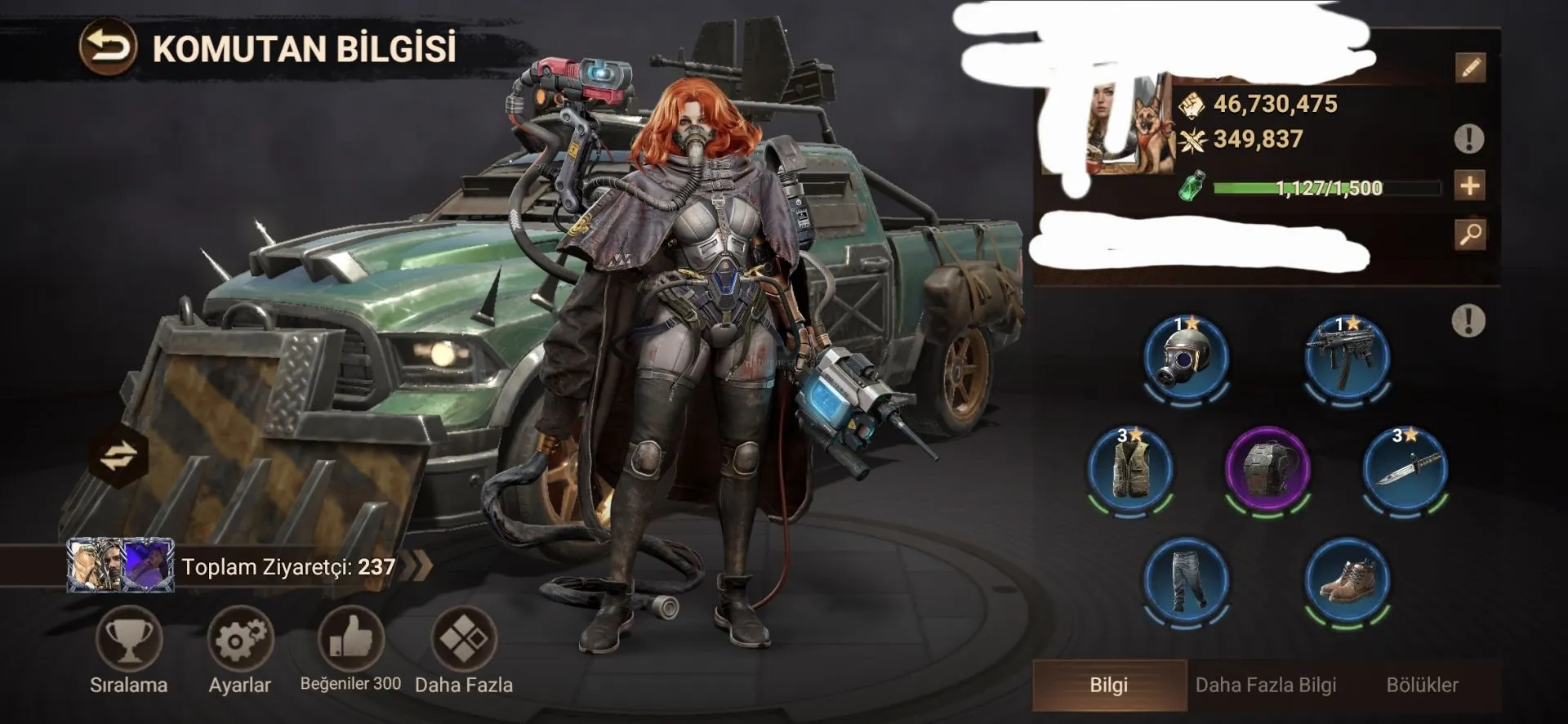Select the gas mask helmet slot
The width and height of the screenshot is (1568, 724).
(1186, 358)
